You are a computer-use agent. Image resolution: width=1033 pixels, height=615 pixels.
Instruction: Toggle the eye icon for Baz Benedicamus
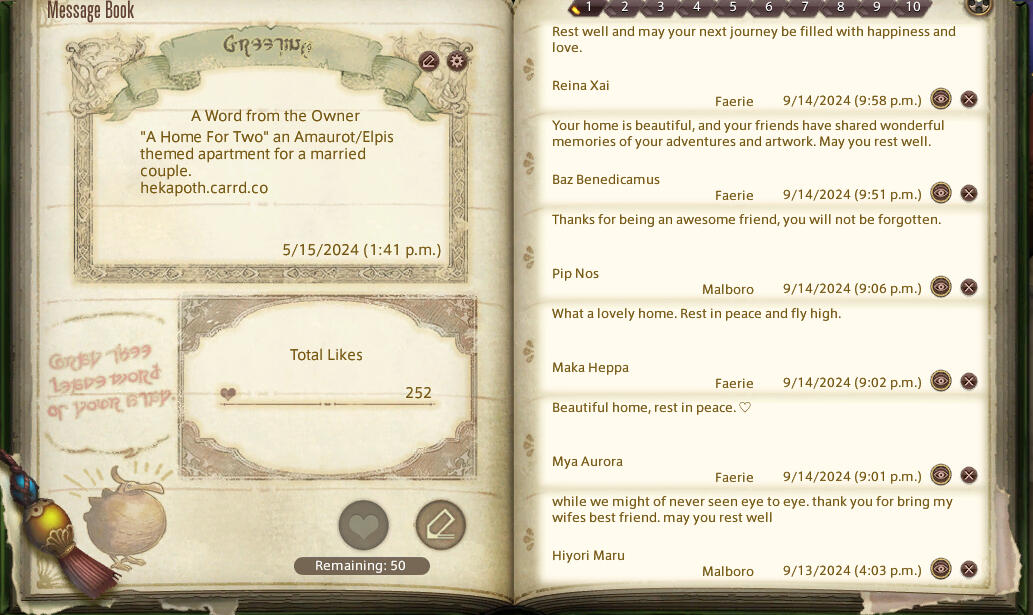click(x=940, y=193)
